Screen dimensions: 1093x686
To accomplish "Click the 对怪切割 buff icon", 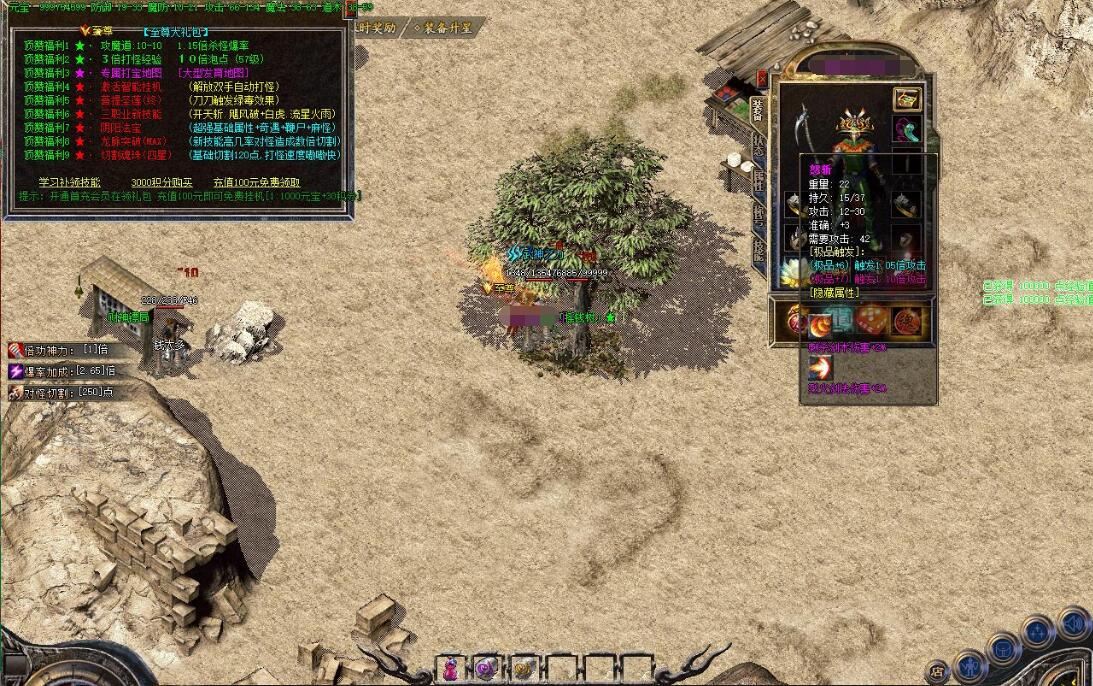I will (17, 392).
